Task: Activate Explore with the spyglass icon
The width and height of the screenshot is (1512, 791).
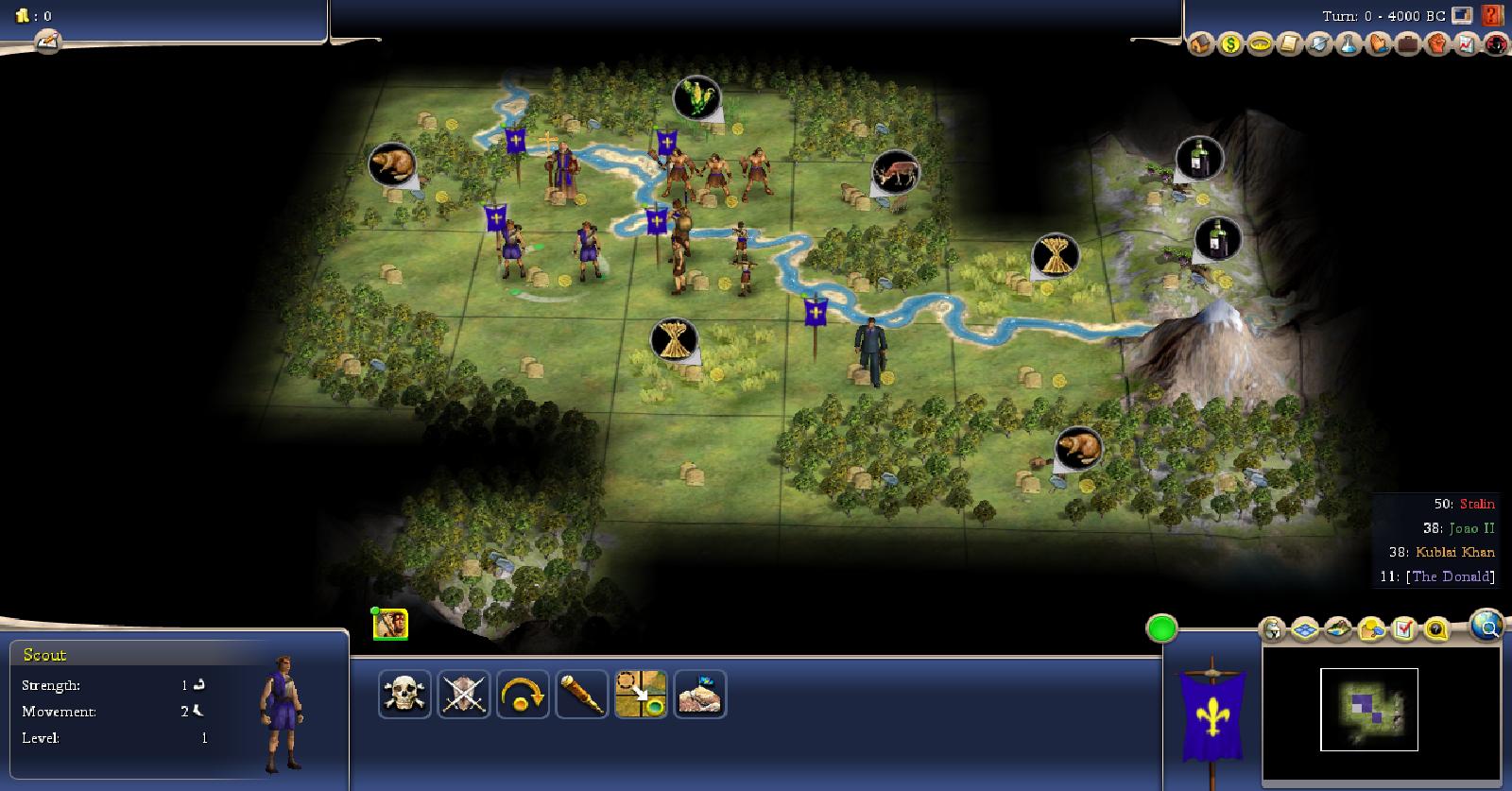Action: (x=581, y=695)
